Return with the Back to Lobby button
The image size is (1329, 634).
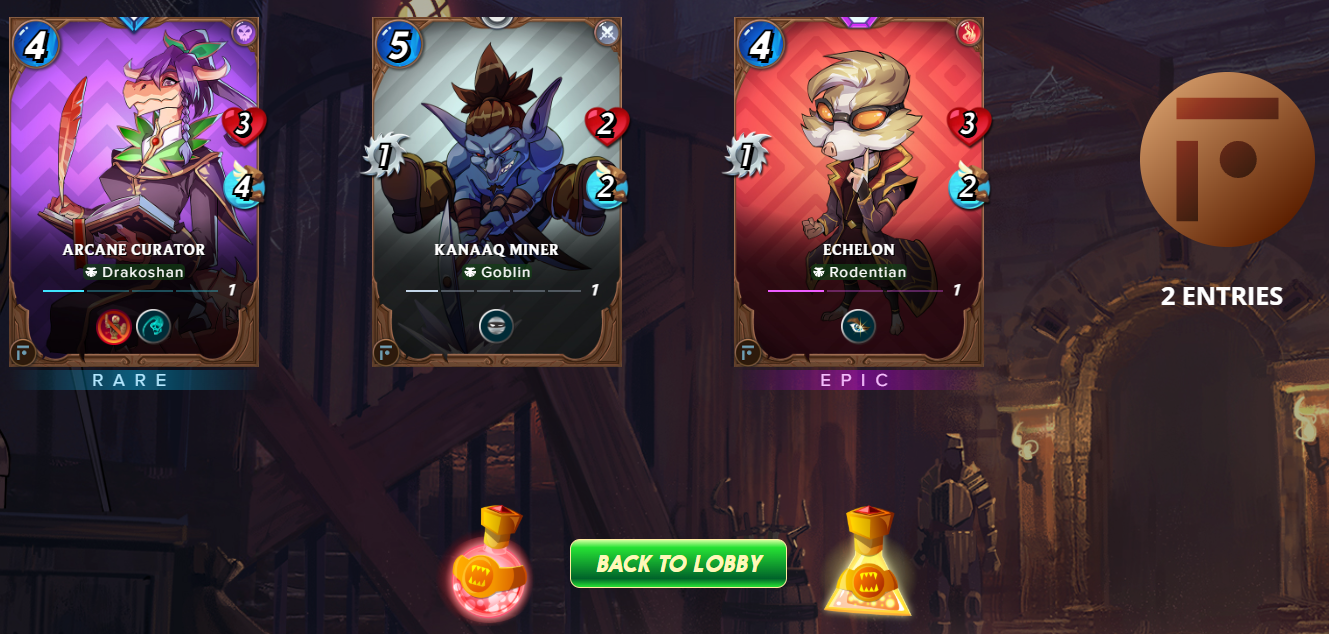(x=678, y=564)
